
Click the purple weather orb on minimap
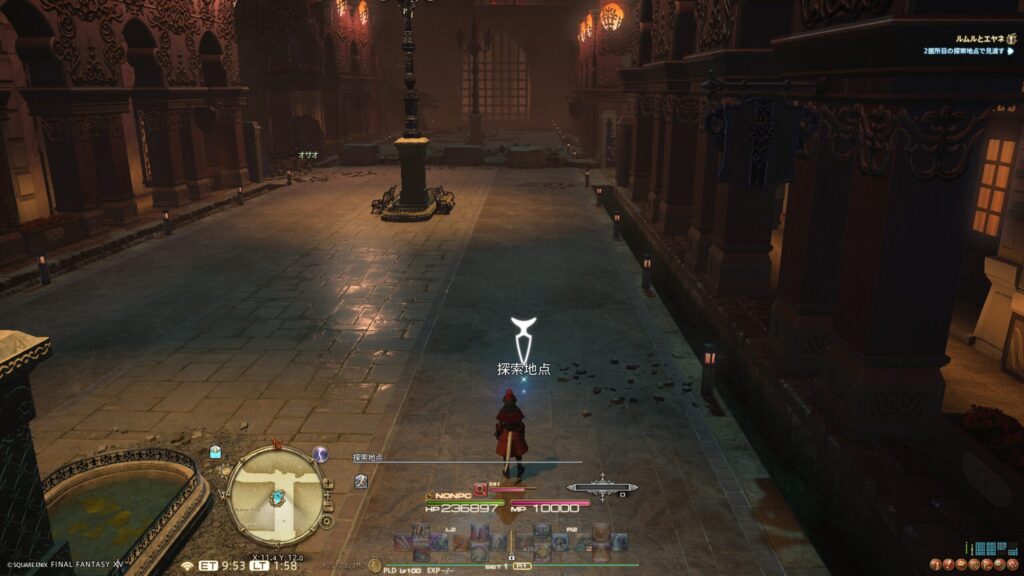click(x=321, y=454)
